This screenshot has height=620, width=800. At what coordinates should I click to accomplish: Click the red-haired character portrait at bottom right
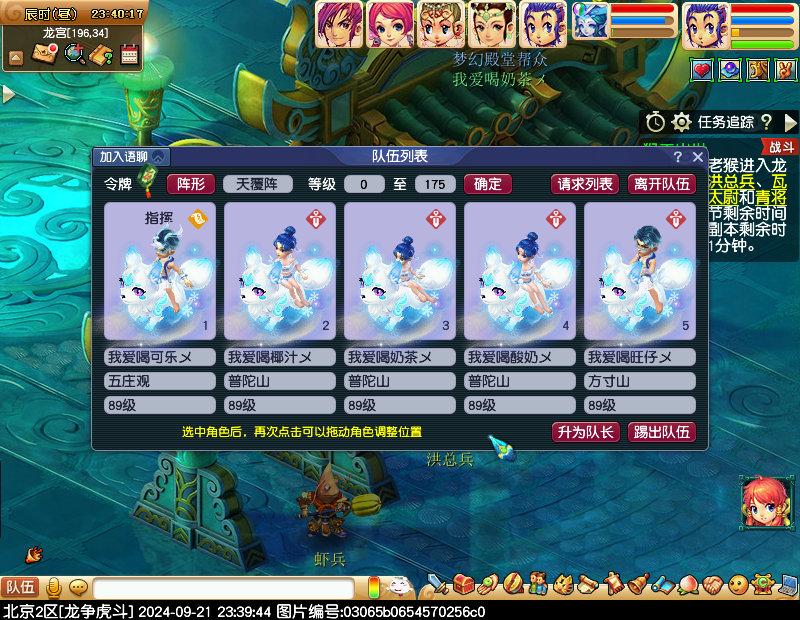pyautogui.click(x=763, y=502)
